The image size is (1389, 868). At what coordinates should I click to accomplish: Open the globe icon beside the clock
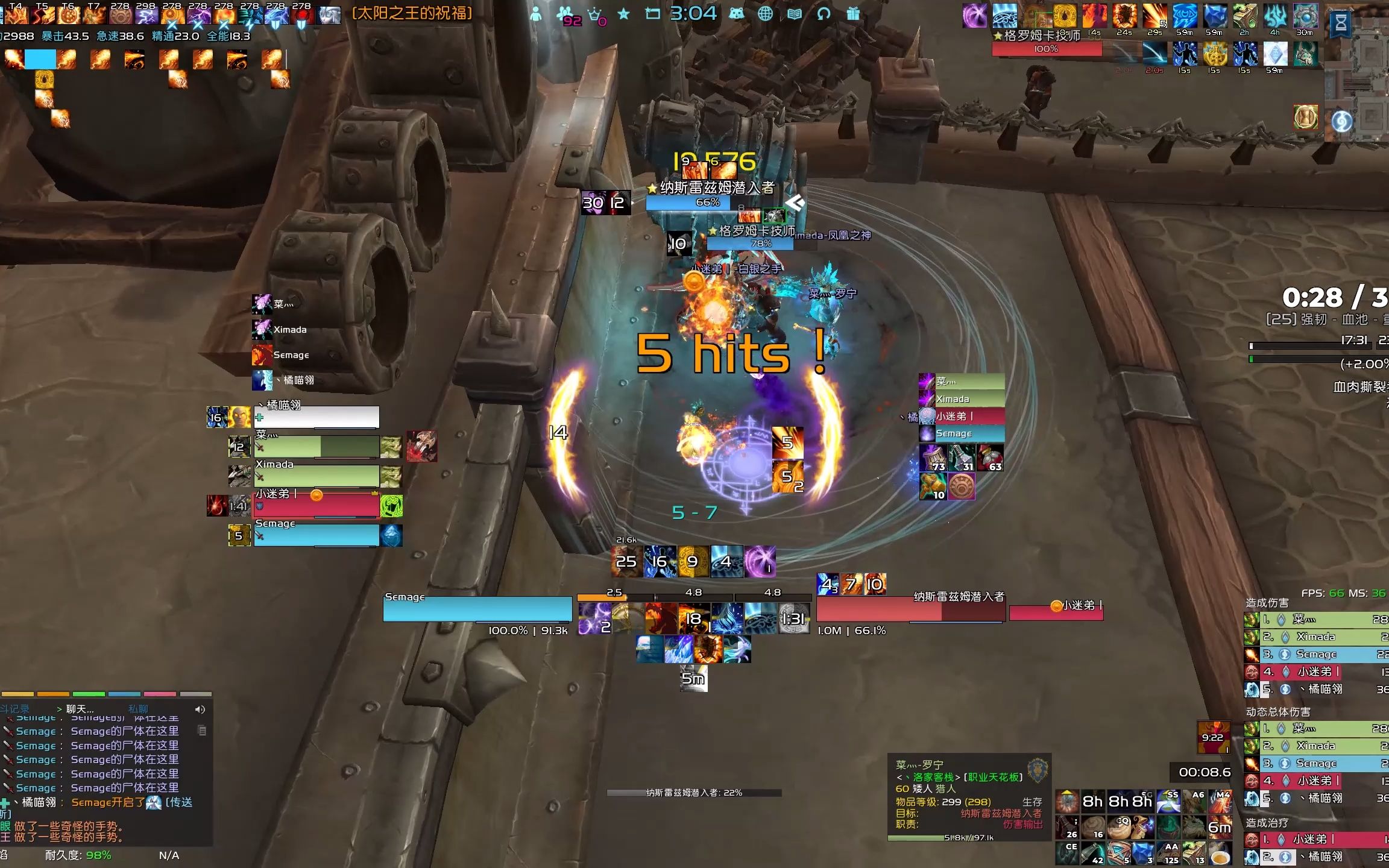coord(766,14)
